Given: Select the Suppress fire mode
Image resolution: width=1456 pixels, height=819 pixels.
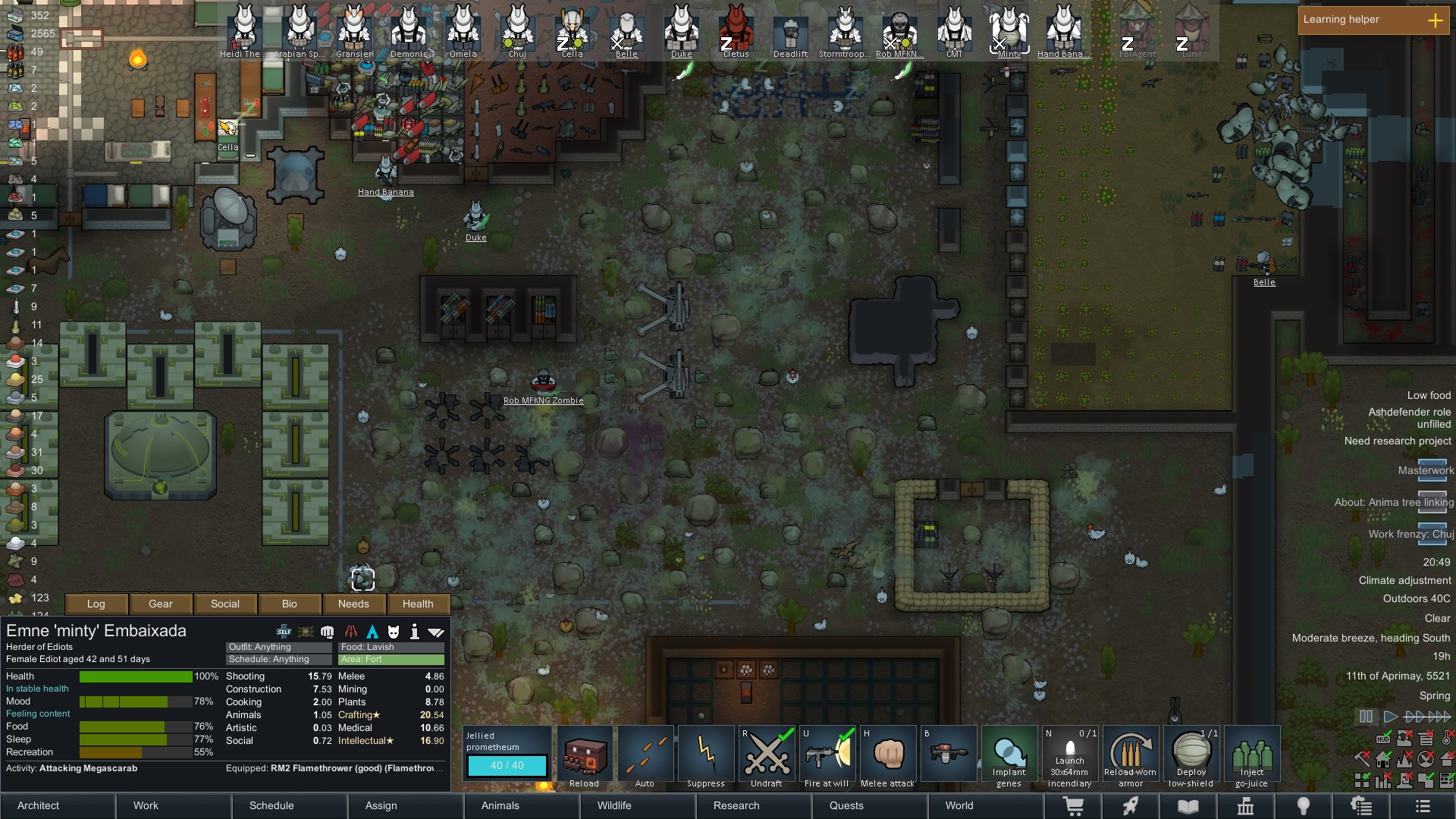Looking at the screenshot, I should click(x=706, y=755).
